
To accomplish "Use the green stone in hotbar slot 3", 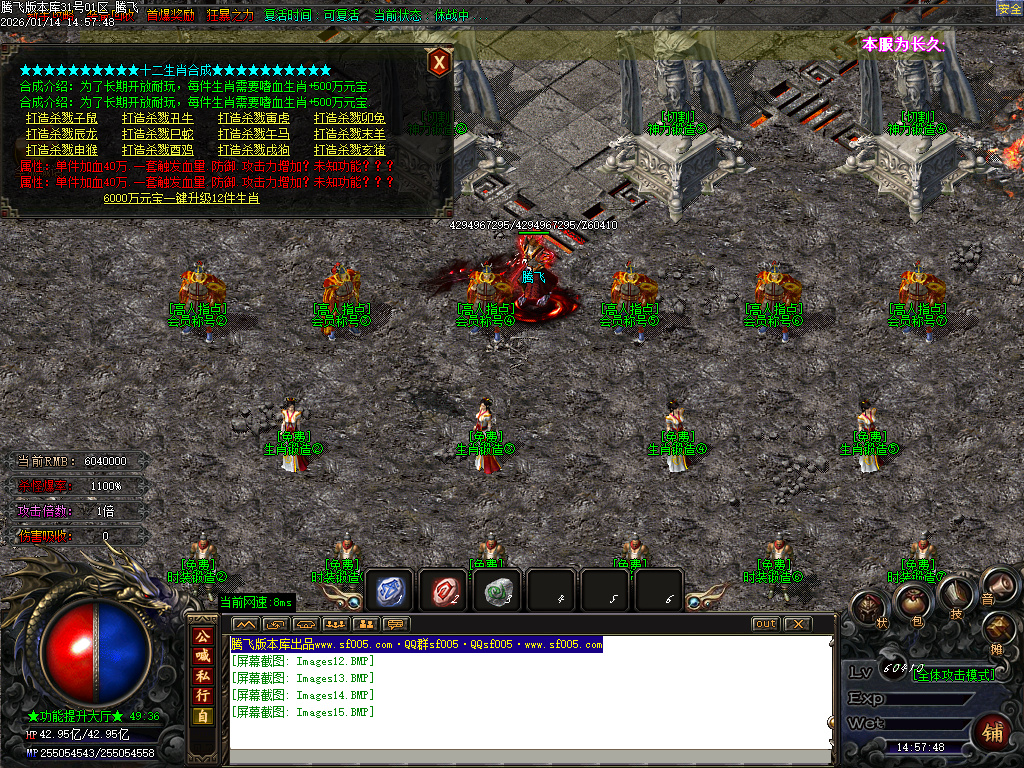I will click(x=497, y=591).
